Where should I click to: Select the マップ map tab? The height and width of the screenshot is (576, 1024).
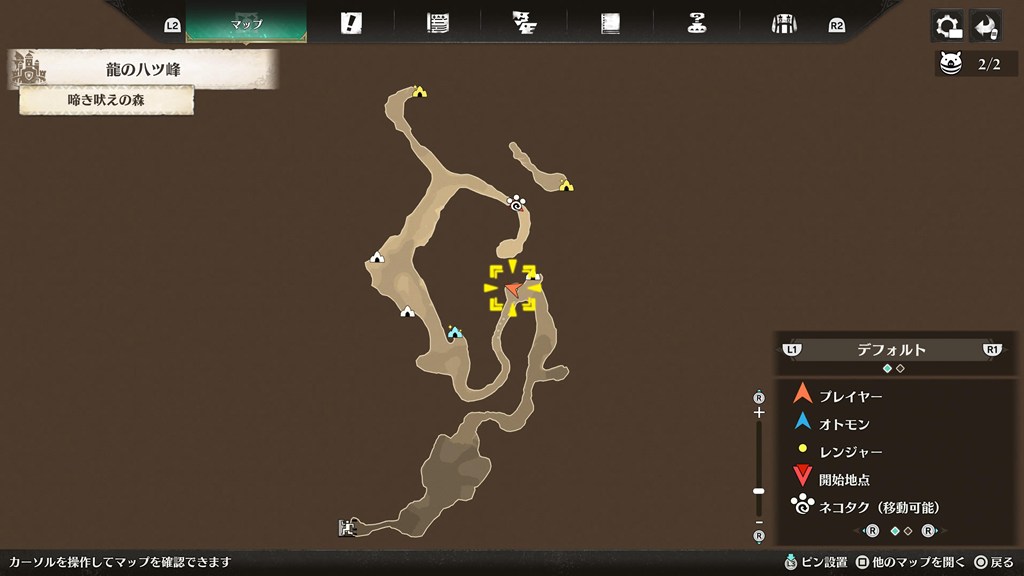246,24
